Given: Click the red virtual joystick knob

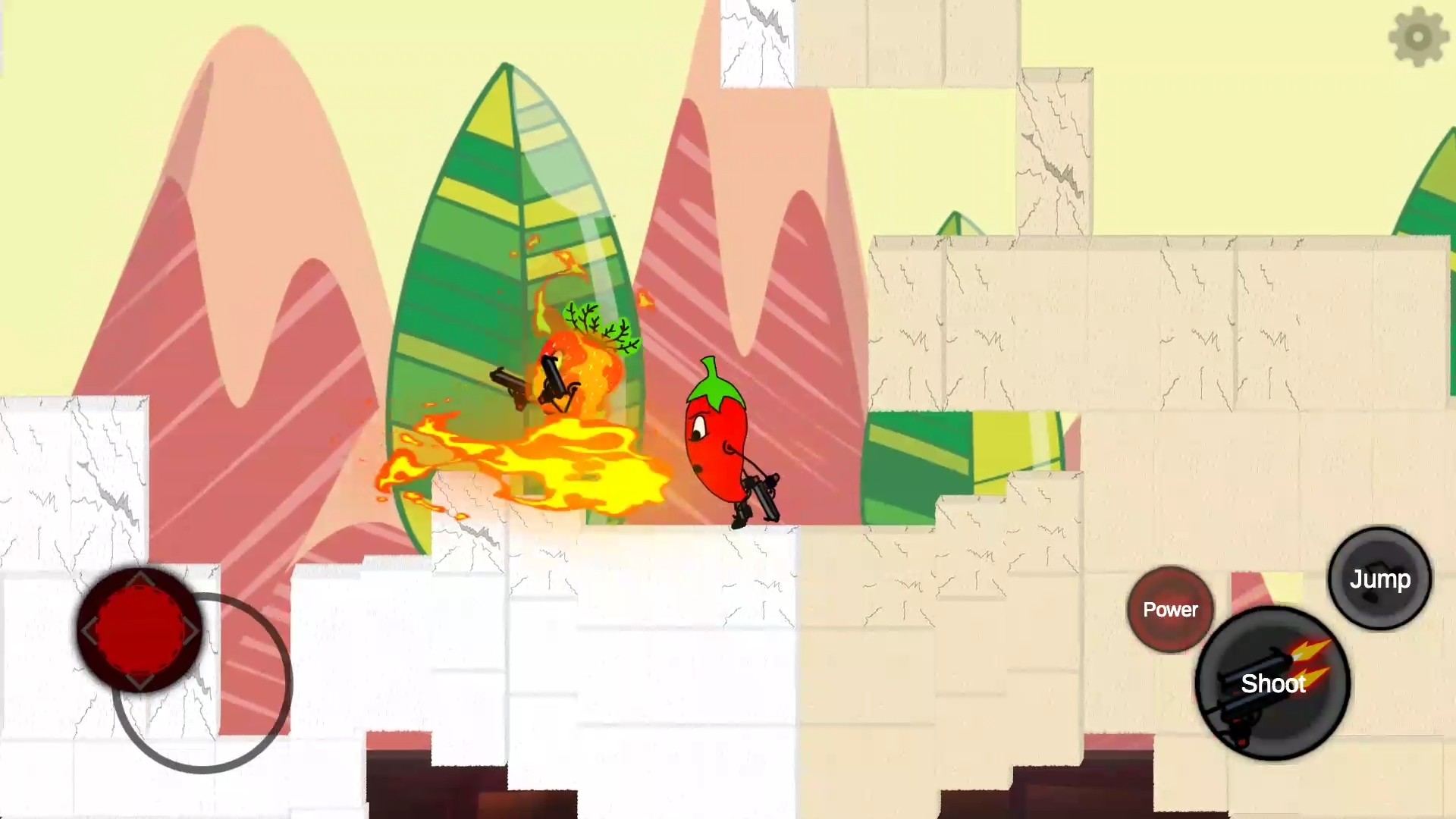Looking at the screenshot, I should 140,629.
